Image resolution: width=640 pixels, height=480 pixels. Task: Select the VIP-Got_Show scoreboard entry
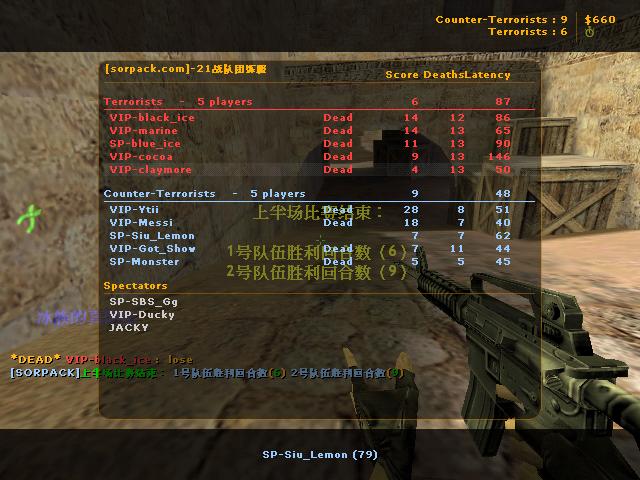pos(152,249)
